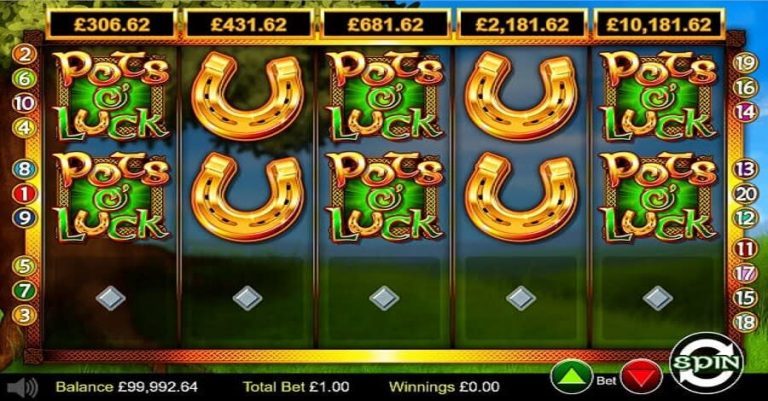Click the payline 18 badge
This screenshot has height=401, width=768.
(744, 321)
